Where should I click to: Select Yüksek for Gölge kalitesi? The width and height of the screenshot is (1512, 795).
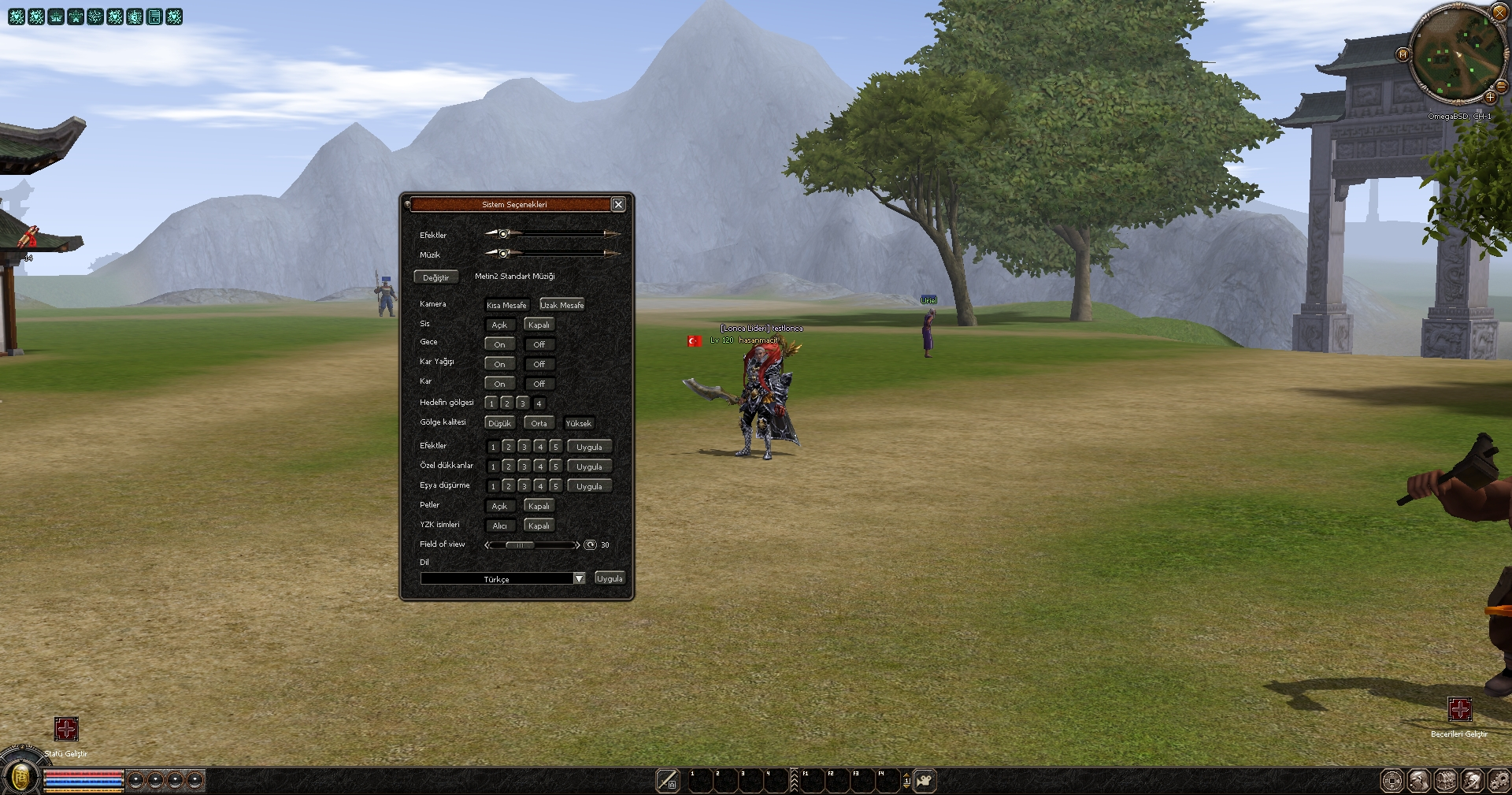(x=578, y=423)
